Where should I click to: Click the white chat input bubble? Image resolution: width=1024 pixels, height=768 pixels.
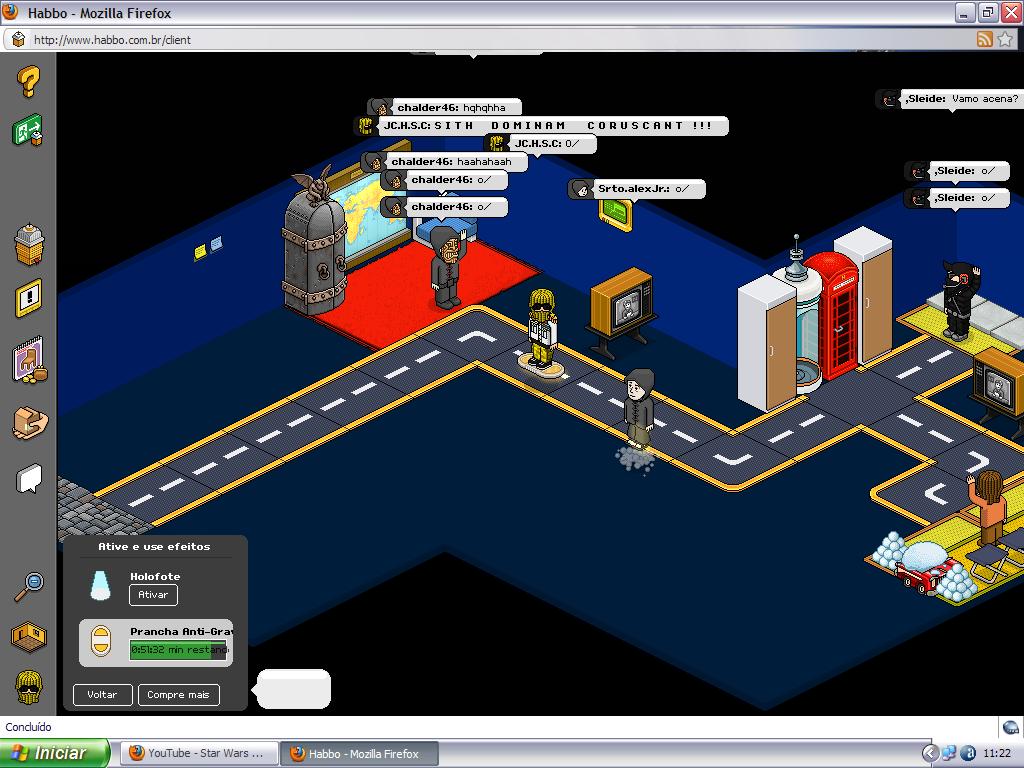click(293, 689)
